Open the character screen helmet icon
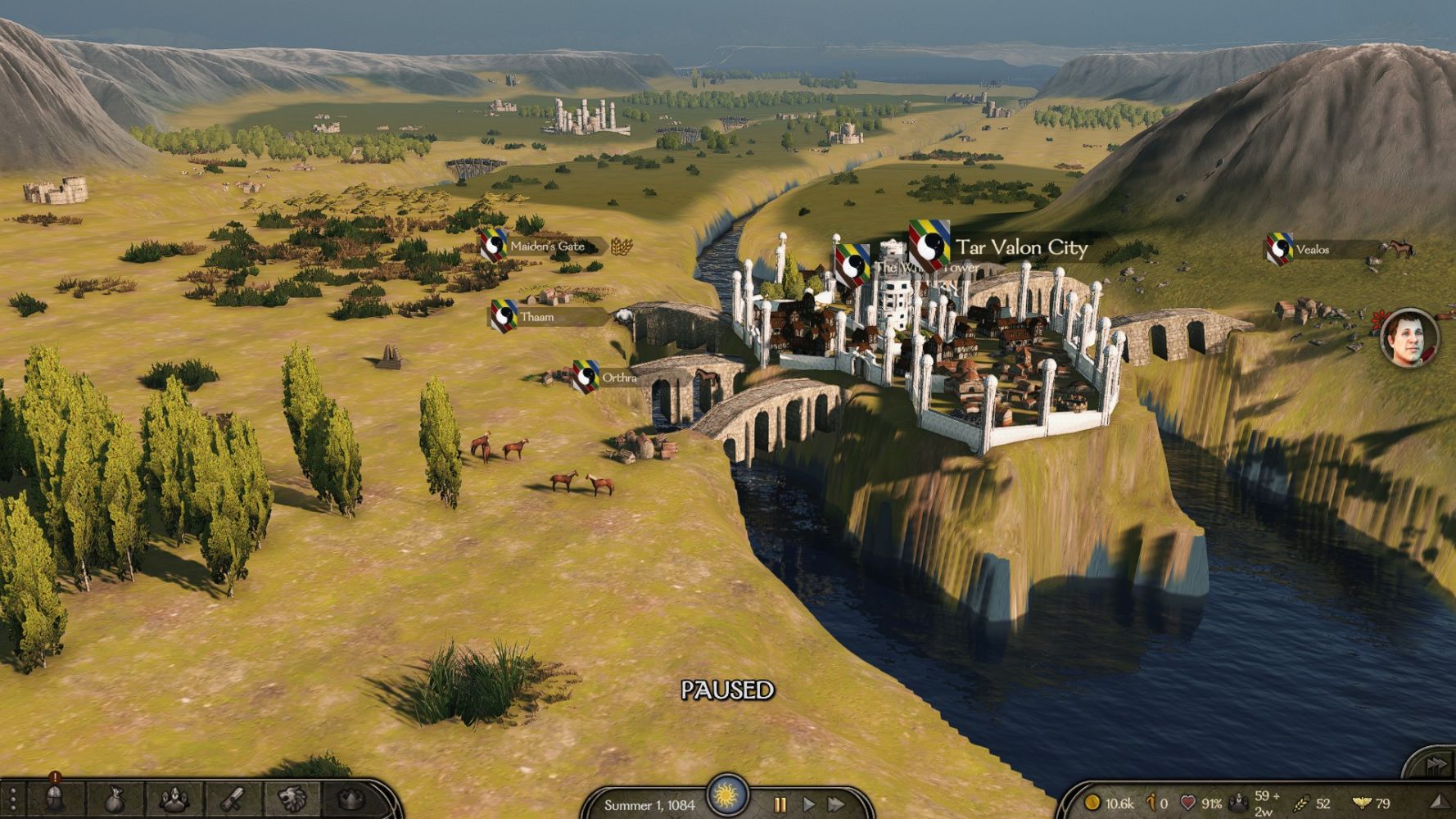Image resolution: width=1456 pixels, height=819 pixels. tap(55, 799)
